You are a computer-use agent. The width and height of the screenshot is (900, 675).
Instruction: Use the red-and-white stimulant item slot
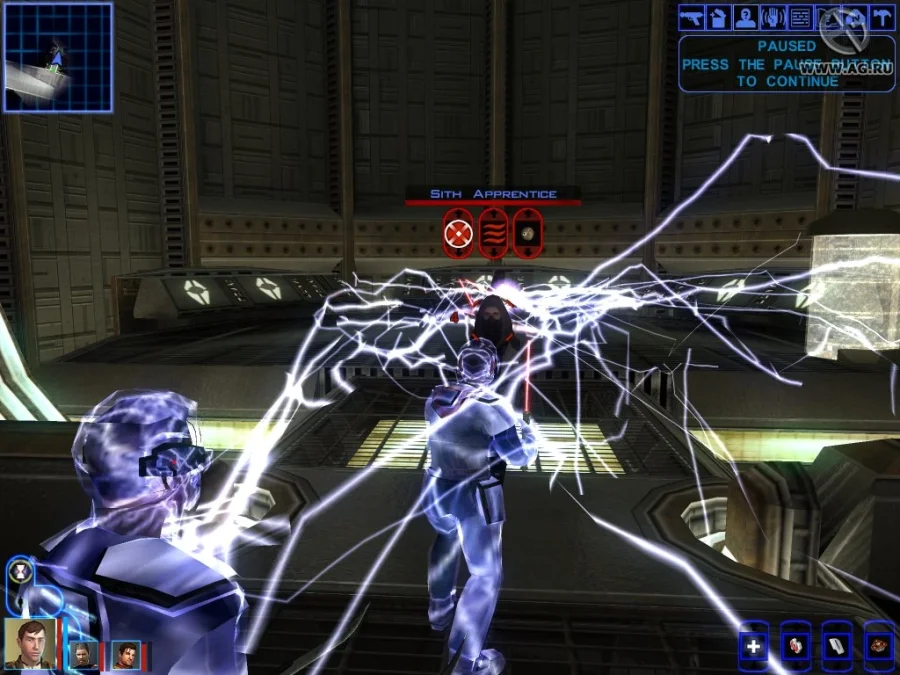[796, 645]
